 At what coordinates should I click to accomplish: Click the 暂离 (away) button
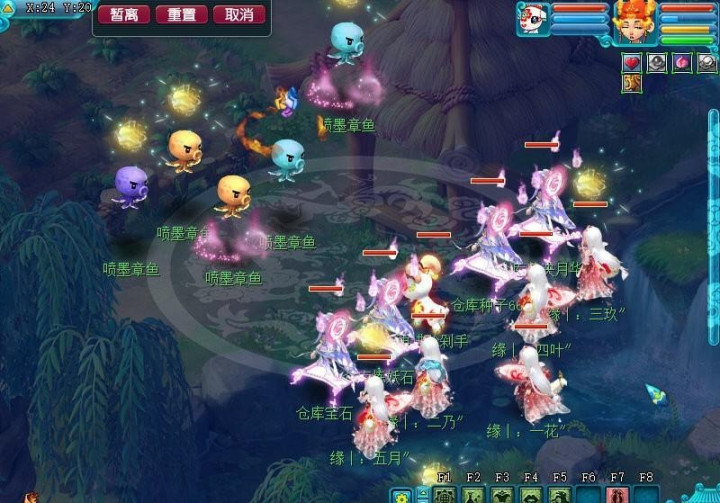(x=124, y=15)
